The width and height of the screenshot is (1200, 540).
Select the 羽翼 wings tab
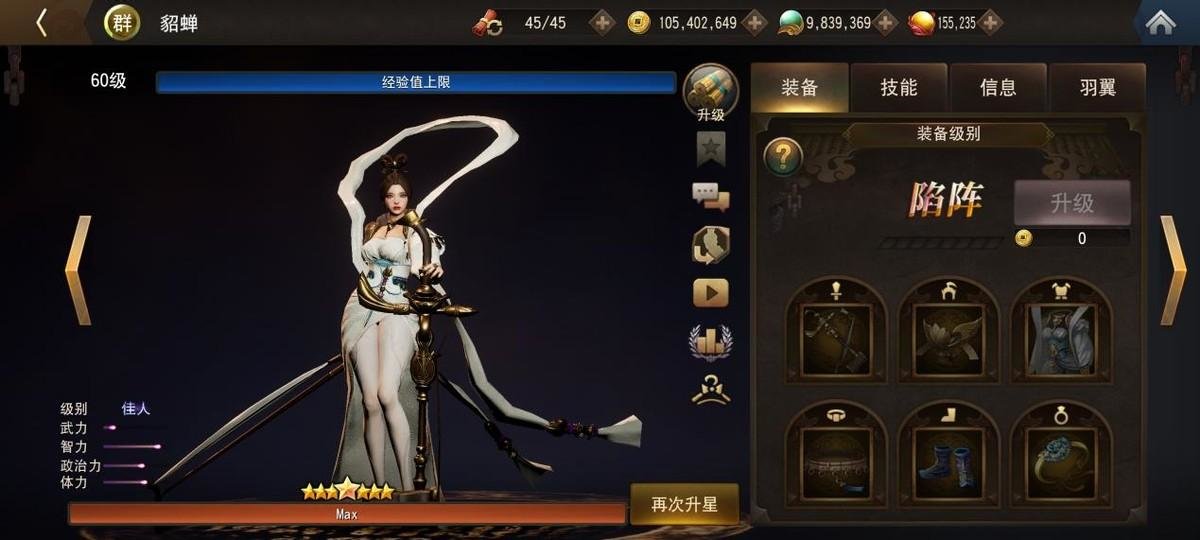pyautogui.click(x=1097, y=87)
